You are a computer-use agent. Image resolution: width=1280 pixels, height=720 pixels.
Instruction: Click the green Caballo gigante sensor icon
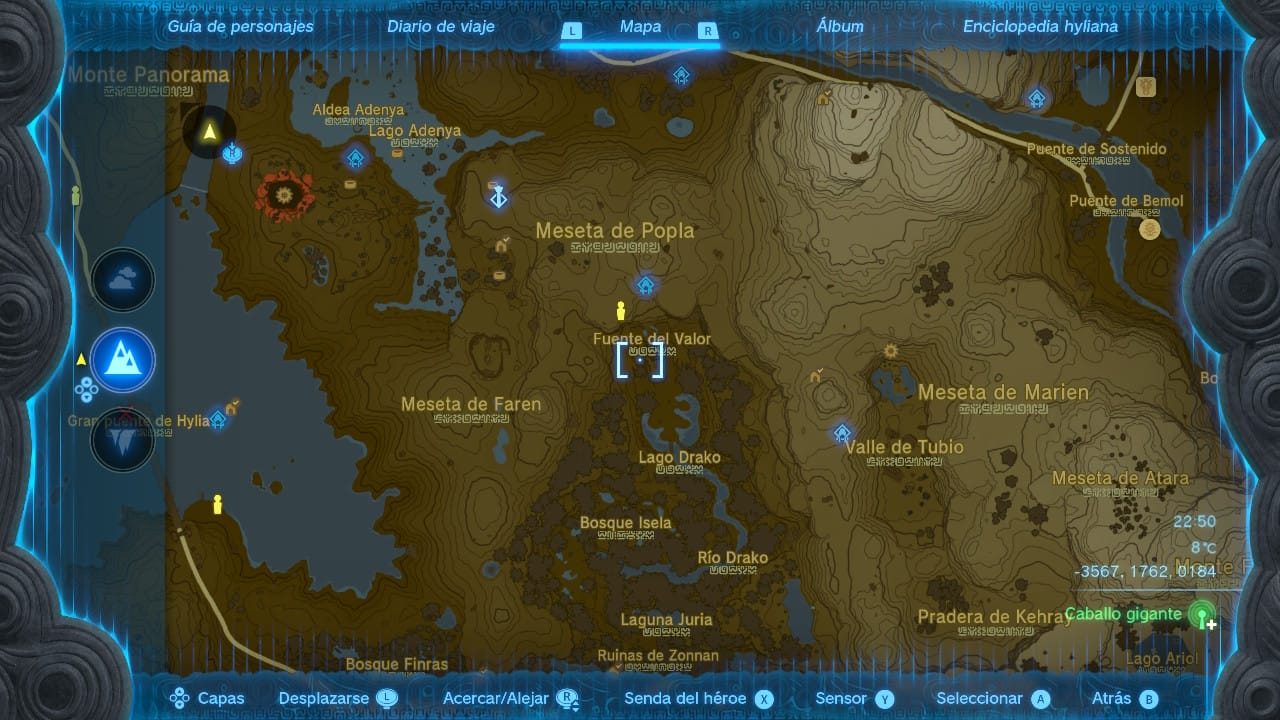click(1202, 613)
